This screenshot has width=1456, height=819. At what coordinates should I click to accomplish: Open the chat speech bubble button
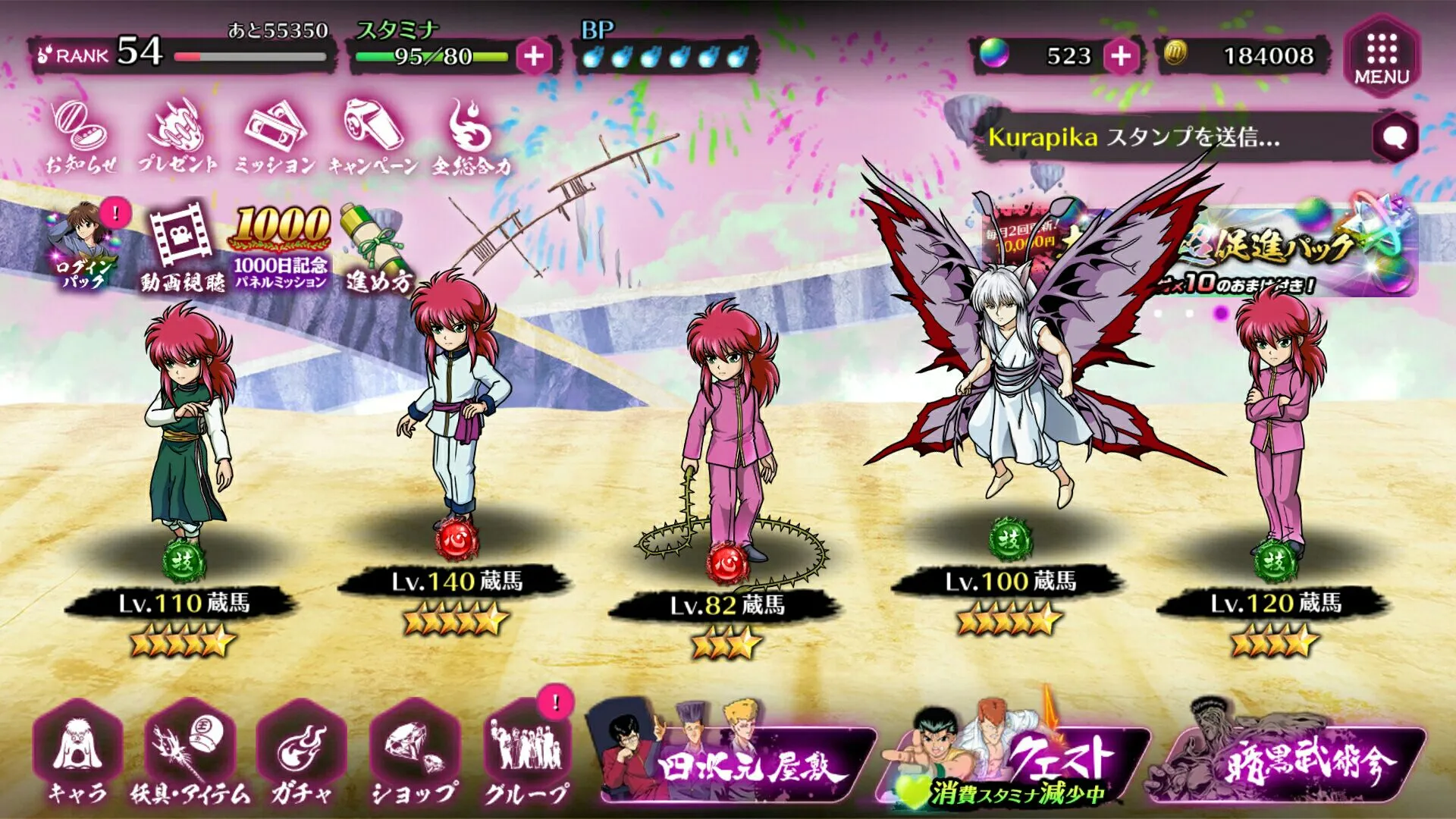point(1394,137)
